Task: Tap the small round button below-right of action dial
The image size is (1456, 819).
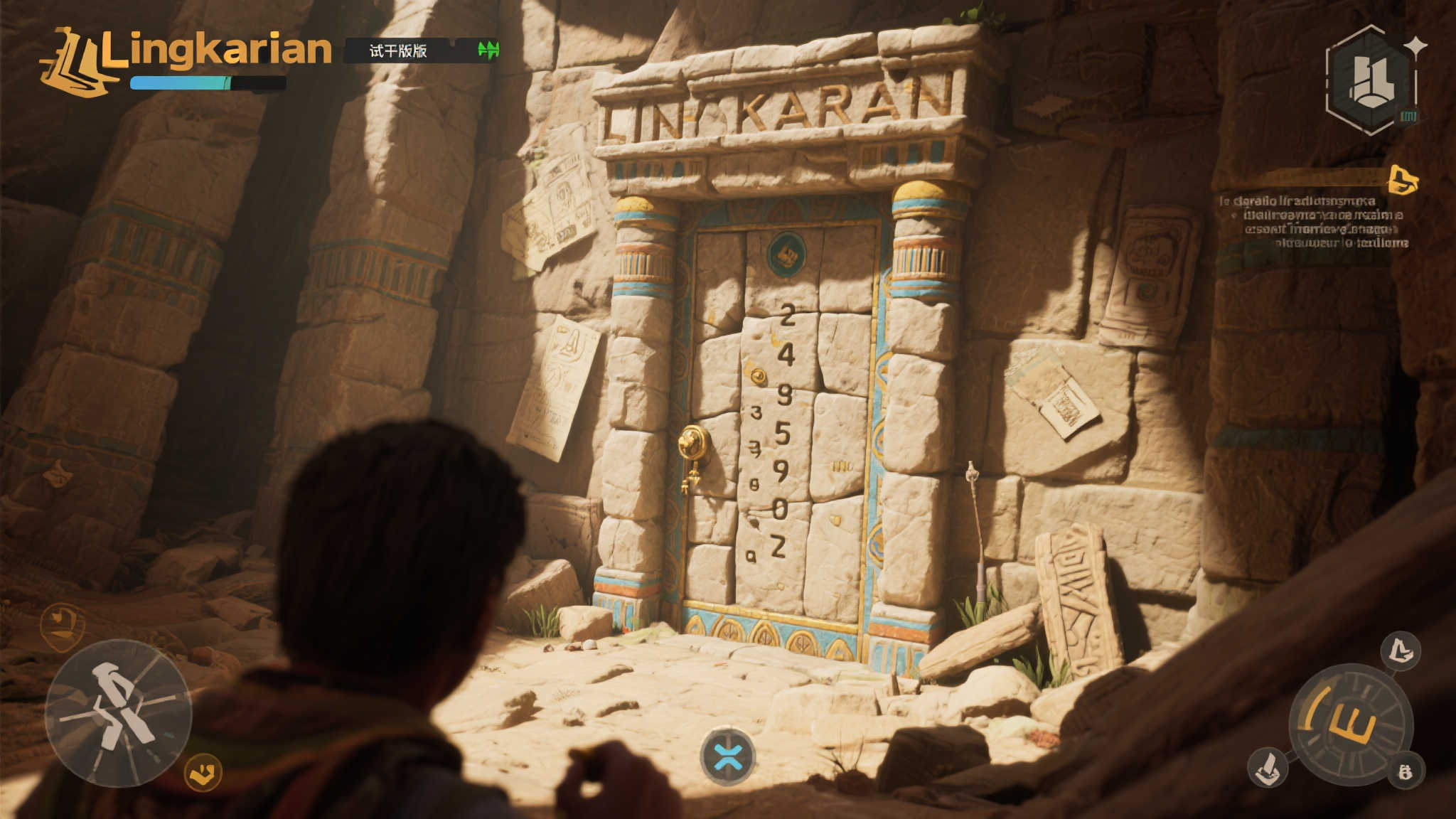Action: [x=1405, y=771]
